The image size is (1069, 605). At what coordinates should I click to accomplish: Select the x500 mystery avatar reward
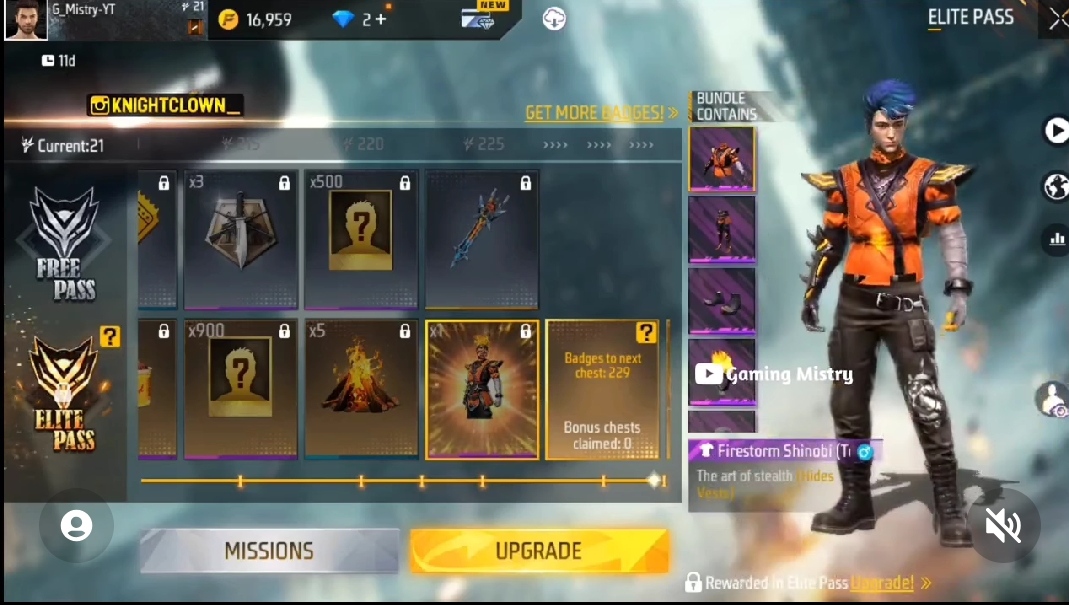(361, 239)
